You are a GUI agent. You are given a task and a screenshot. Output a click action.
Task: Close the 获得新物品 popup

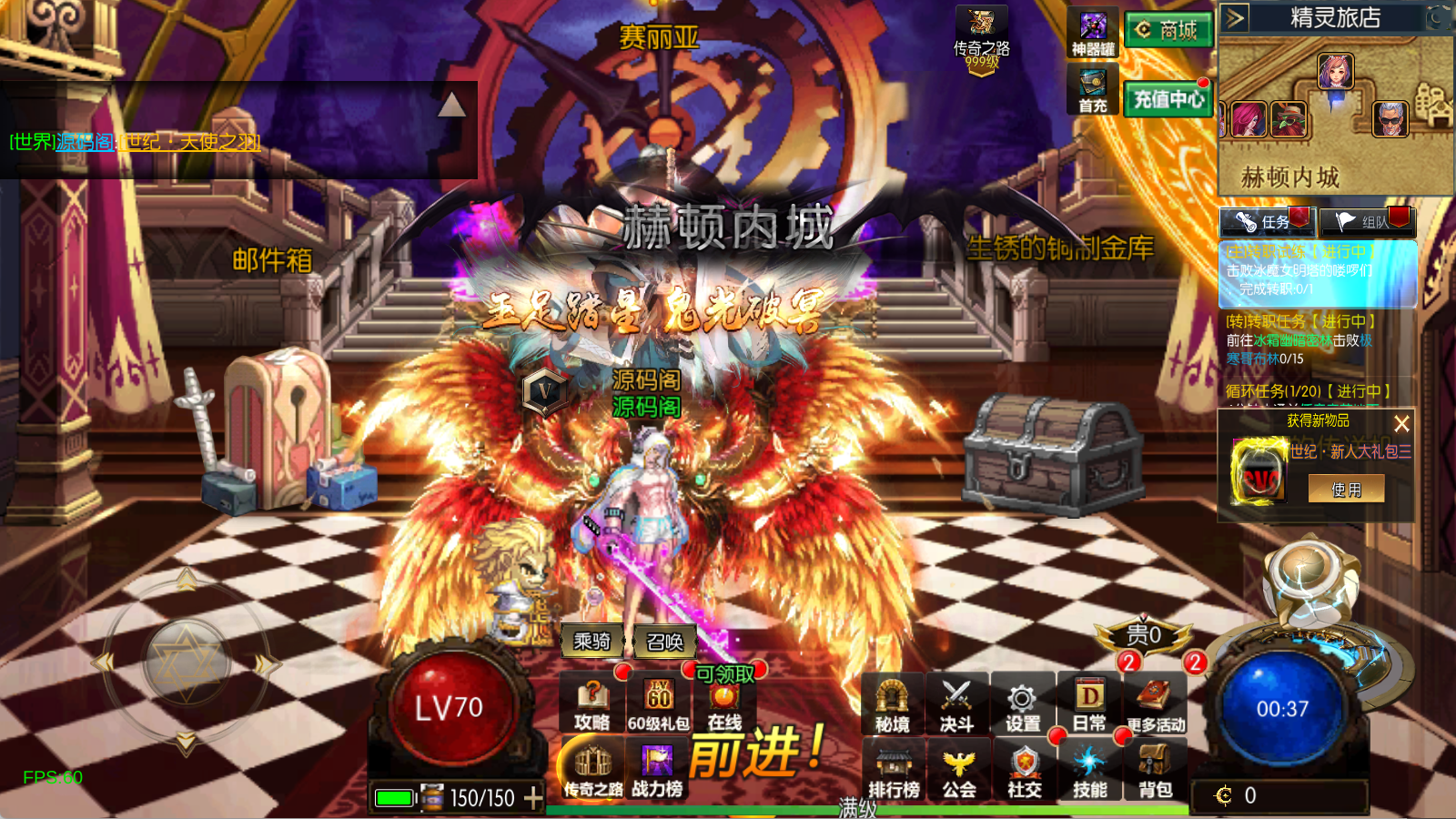(x=1401, y=423)
